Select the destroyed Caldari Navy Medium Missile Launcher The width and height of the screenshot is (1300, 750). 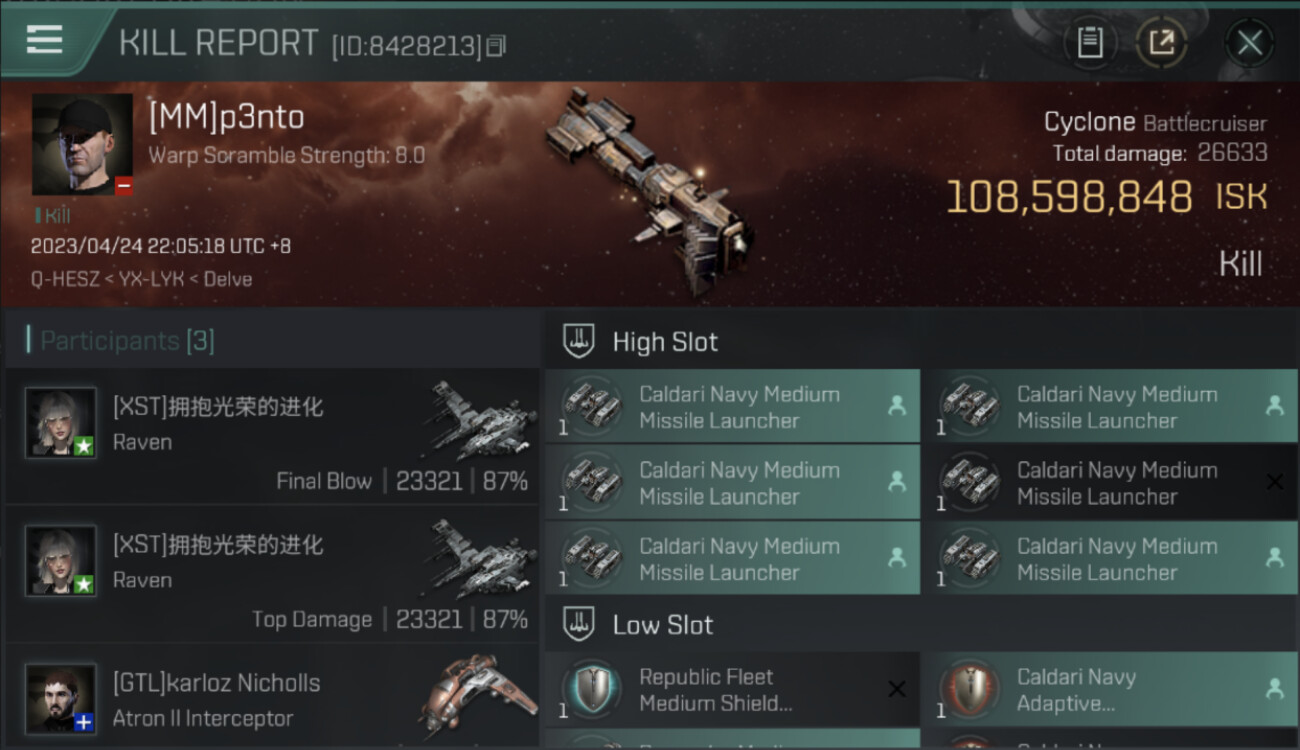tap(1110, 483)
